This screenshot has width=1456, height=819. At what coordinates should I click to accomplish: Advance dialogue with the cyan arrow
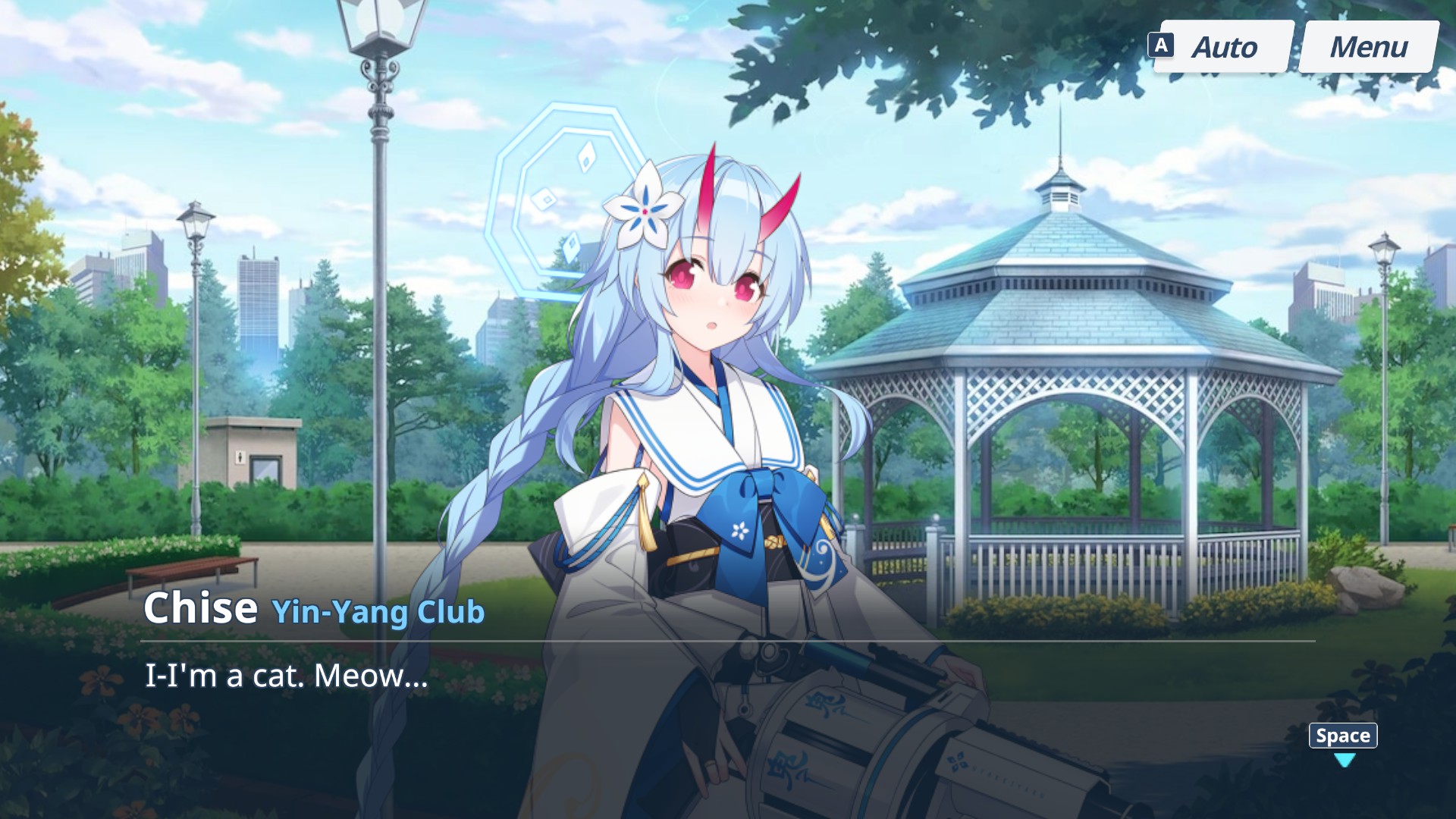coord(1344,760)
